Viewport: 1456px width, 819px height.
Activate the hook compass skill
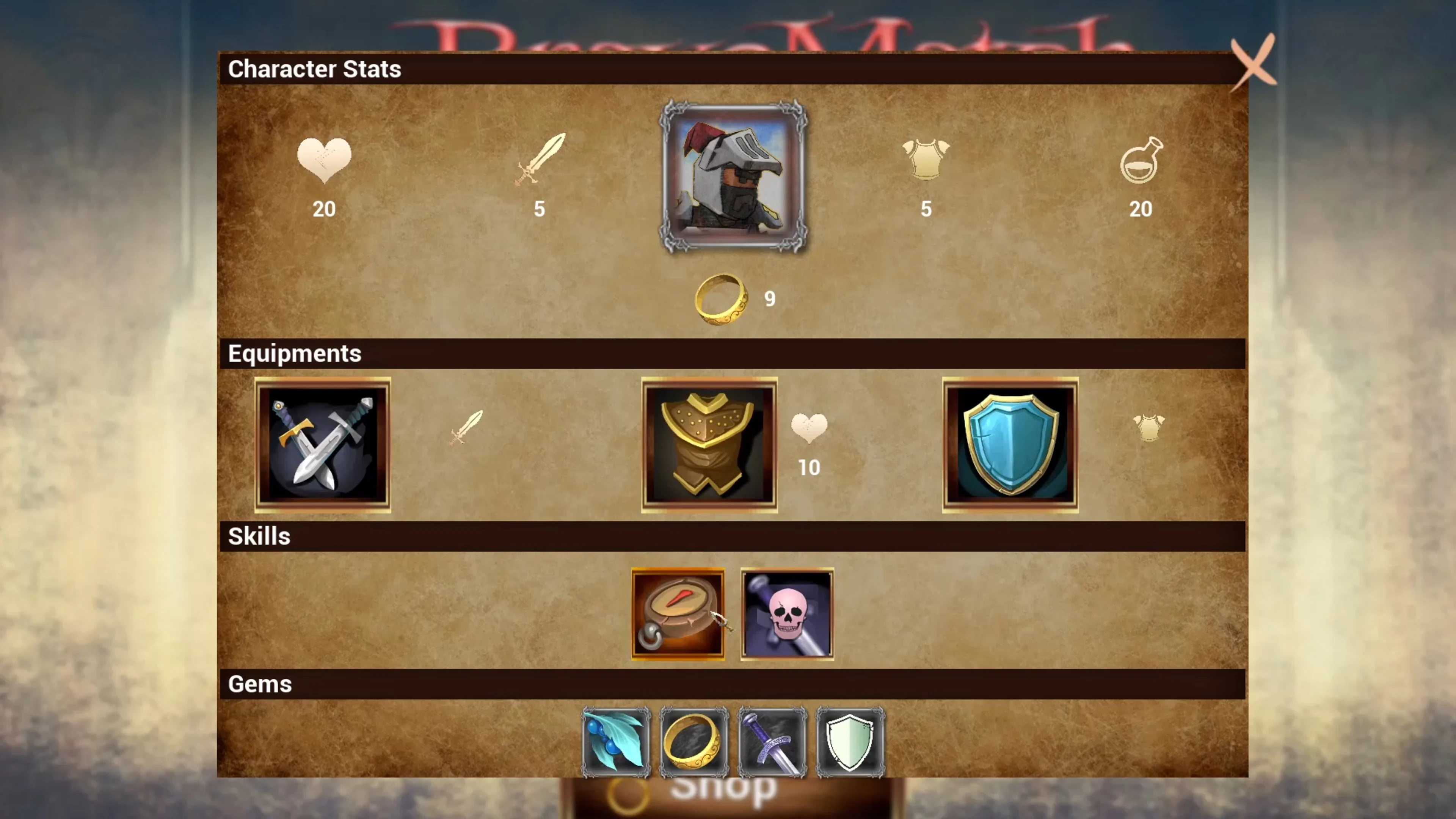pos(677,614)
